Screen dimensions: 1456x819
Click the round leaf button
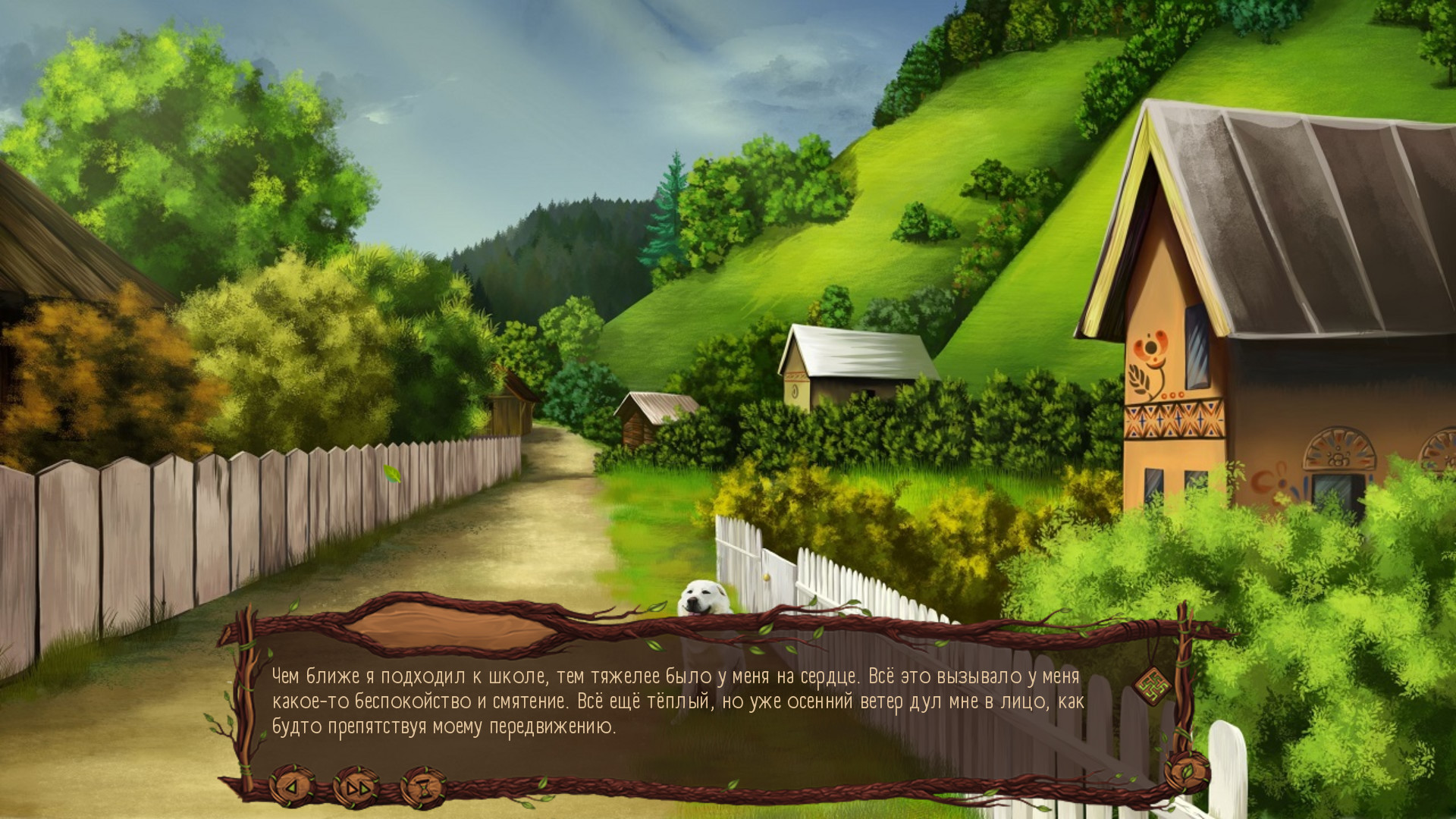(x=1187, y=772)
